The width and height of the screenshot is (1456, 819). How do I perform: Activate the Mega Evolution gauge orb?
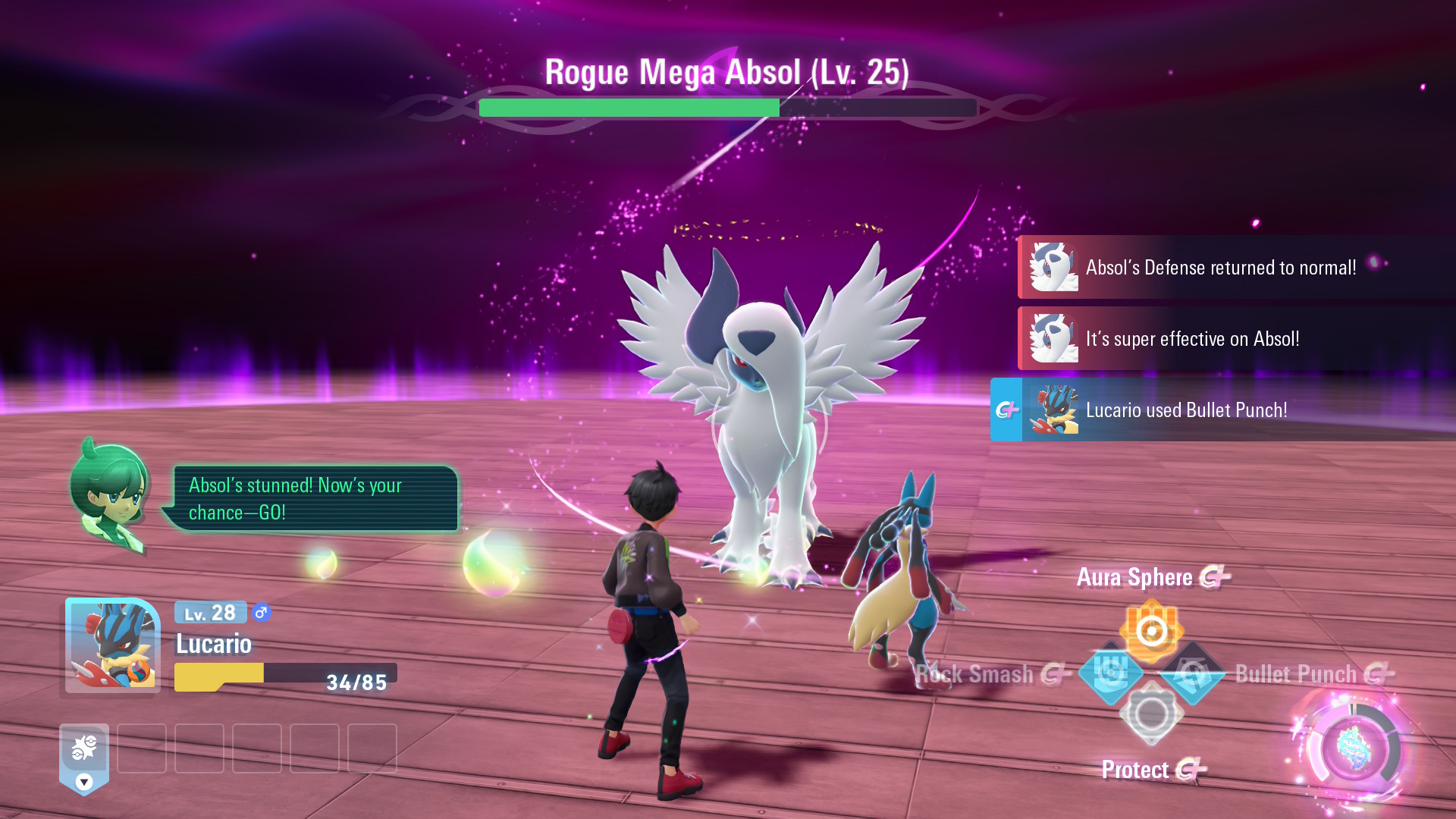[x=1353, y=749]
